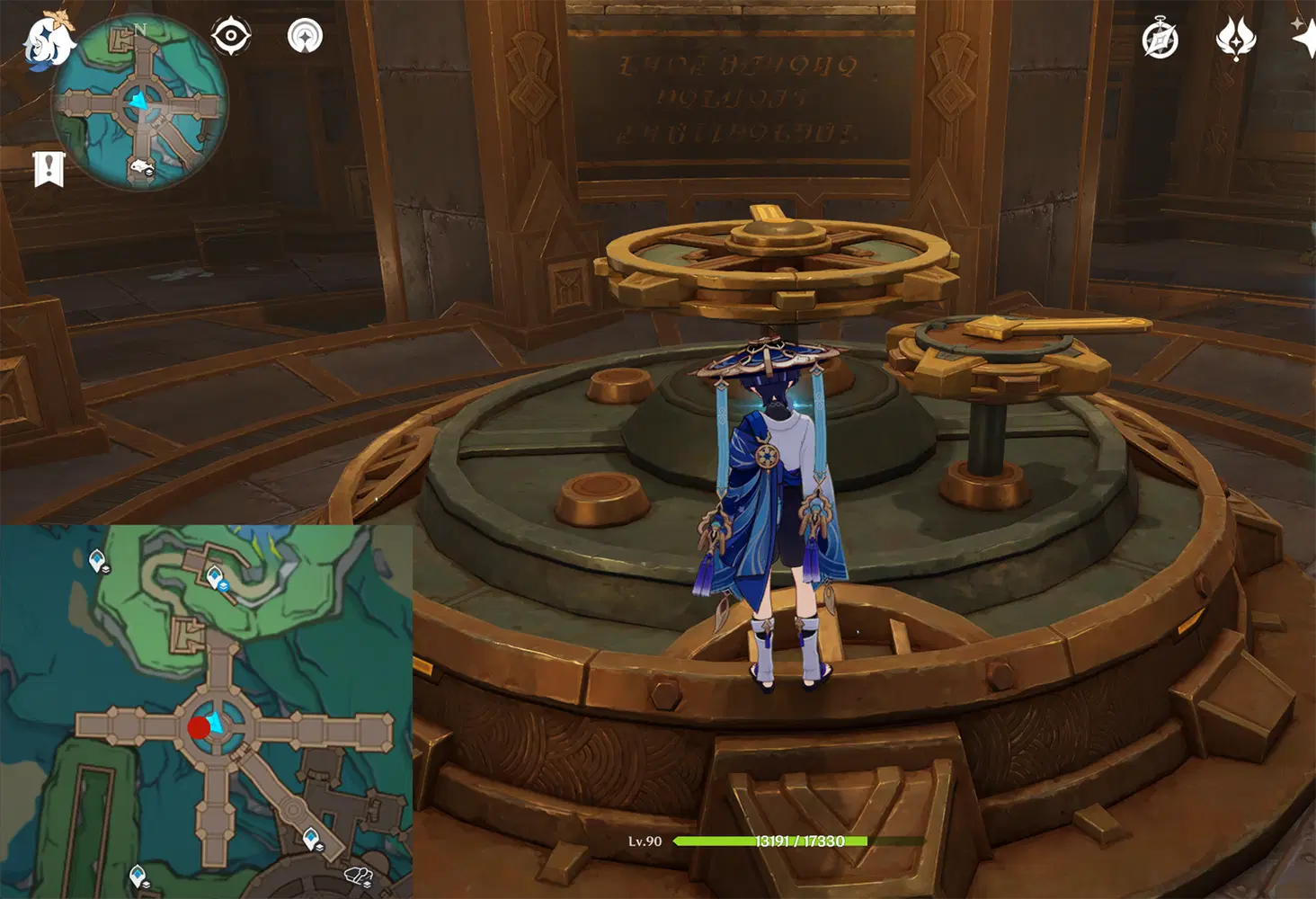This screenshot has width=1316, height=899.
Task: Click the fortress icon at the minimap top
Action: (x=120, y=40)
